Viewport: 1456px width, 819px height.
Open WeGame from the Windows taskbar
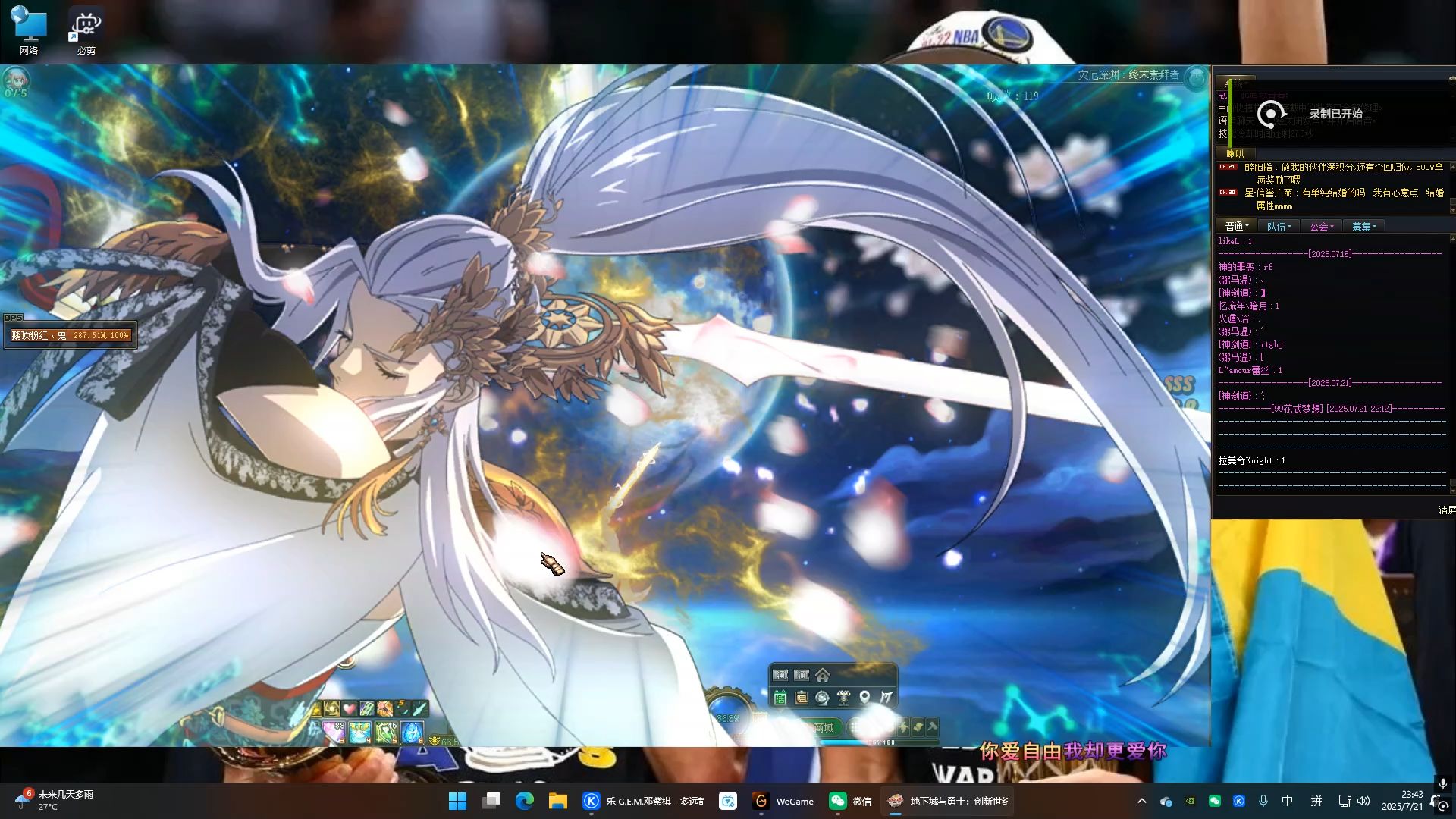click(783, 801)
